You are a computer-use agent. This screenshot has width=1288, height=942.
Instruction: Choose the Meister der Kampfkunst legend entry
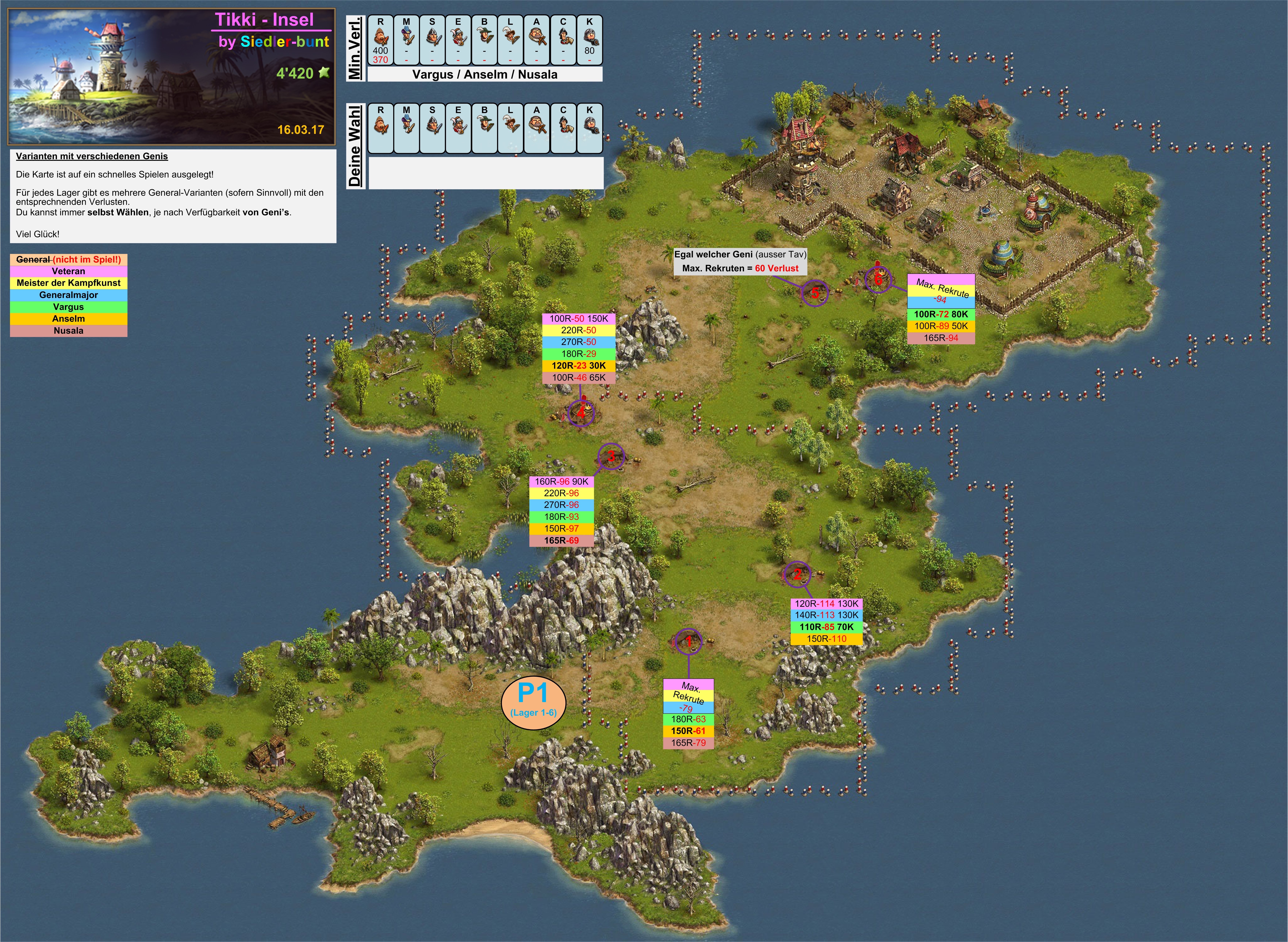tap(68, 283)
